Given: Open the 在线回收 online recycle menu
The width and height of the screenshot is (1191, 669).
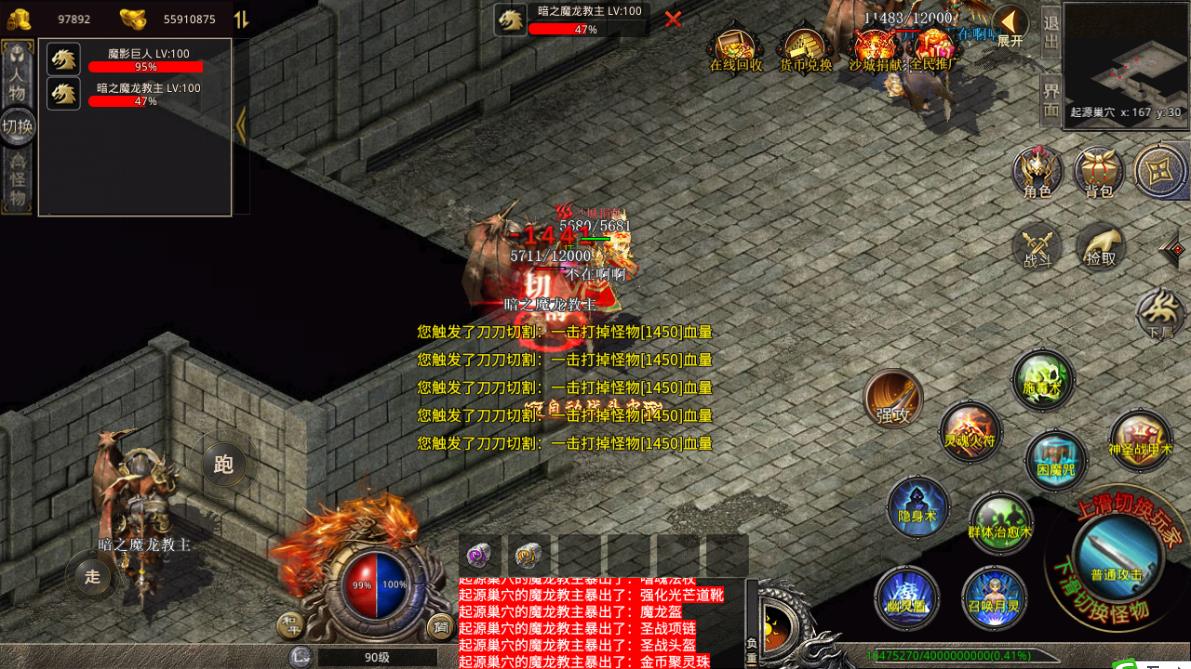Looking at the screenshot, I should (x=736, y=50).
